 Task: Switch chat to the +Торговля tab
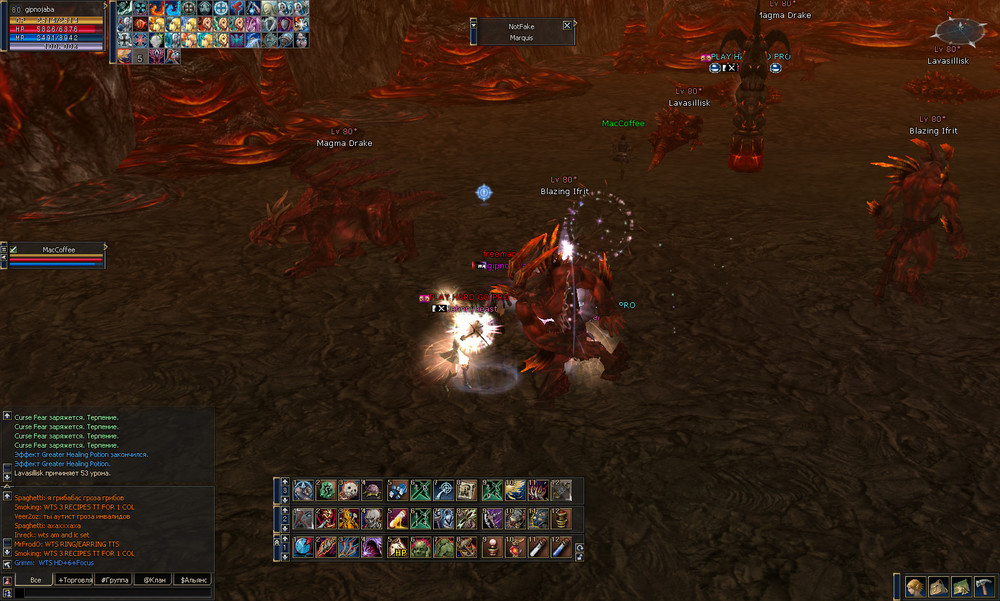tap(74, 580)
